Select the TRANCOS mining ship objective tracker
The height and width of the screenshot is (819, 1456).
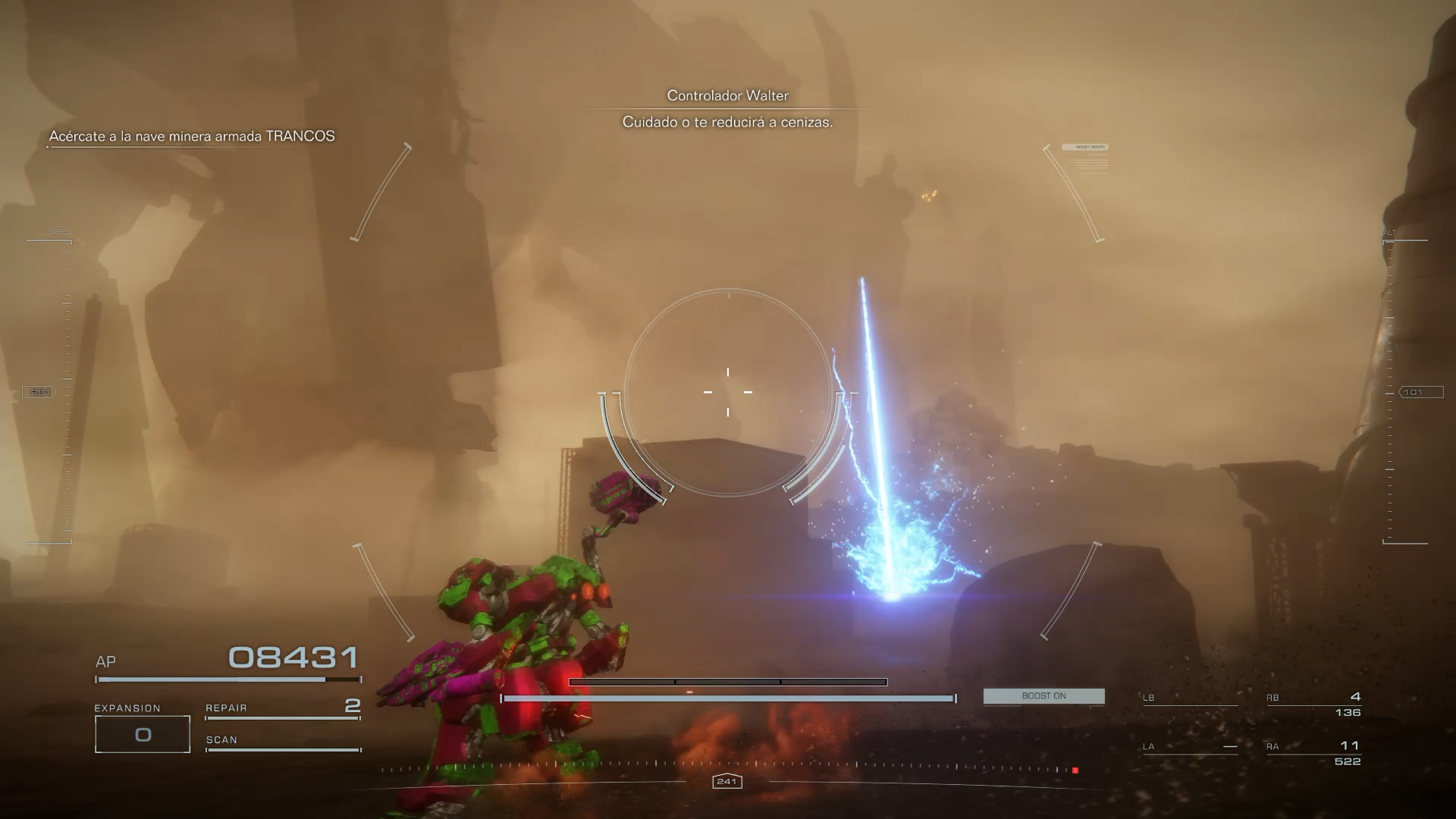click(x=192, y=136)
